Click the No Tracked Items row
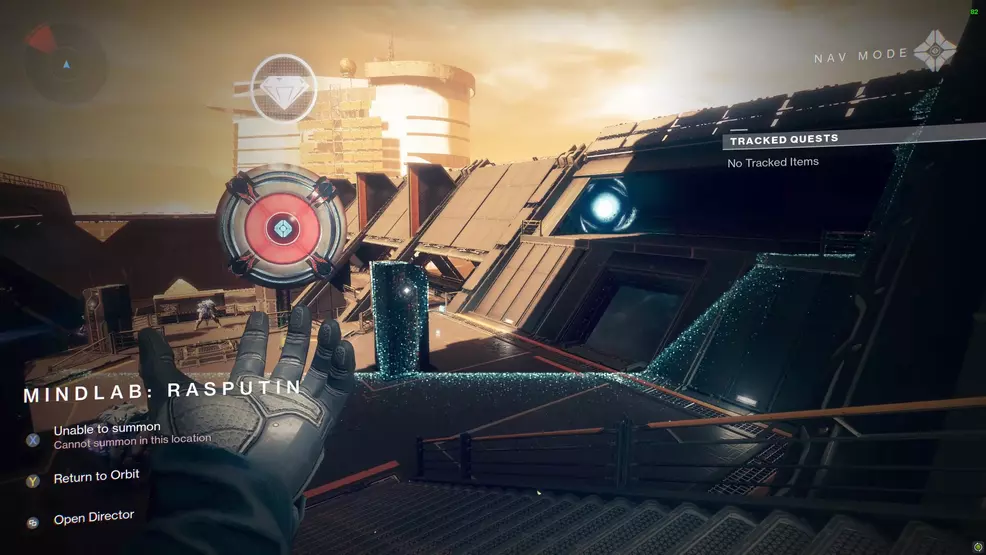Screen dimensions: 986x555 (773, 162)
